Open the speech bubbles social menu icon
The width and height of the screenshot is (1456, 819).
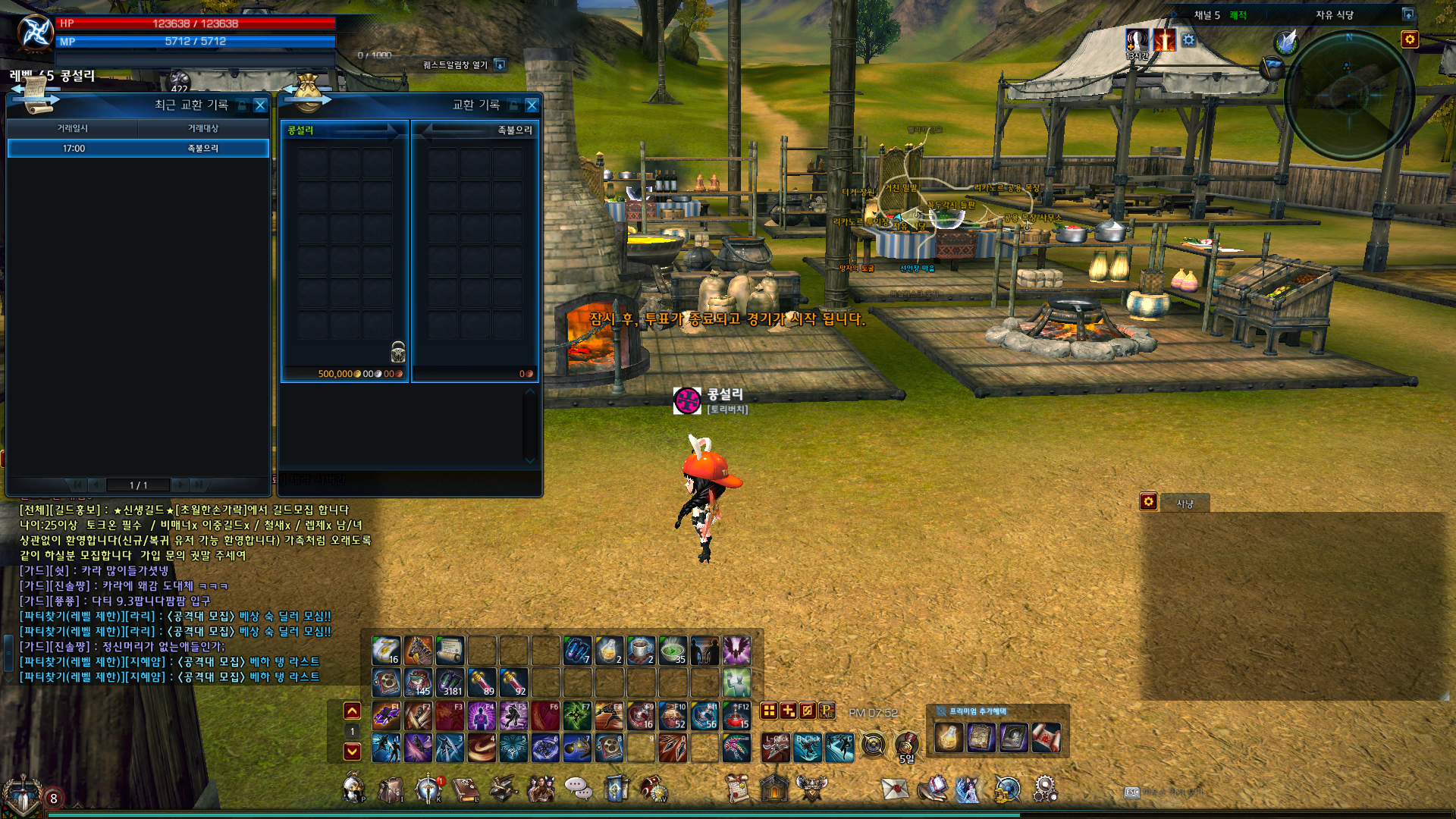[579, 789]
